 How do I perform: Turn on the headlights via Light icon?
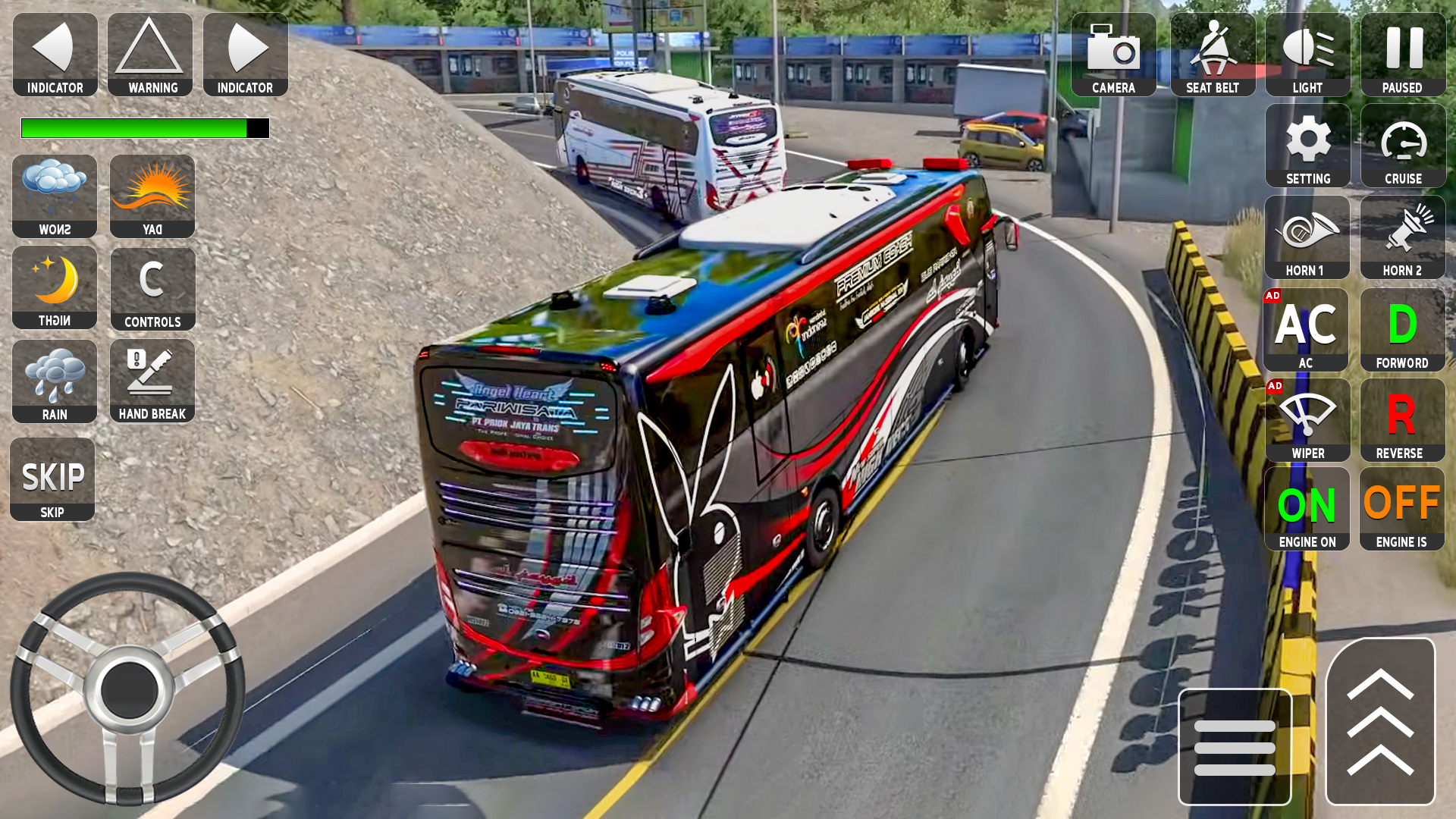1307,55
